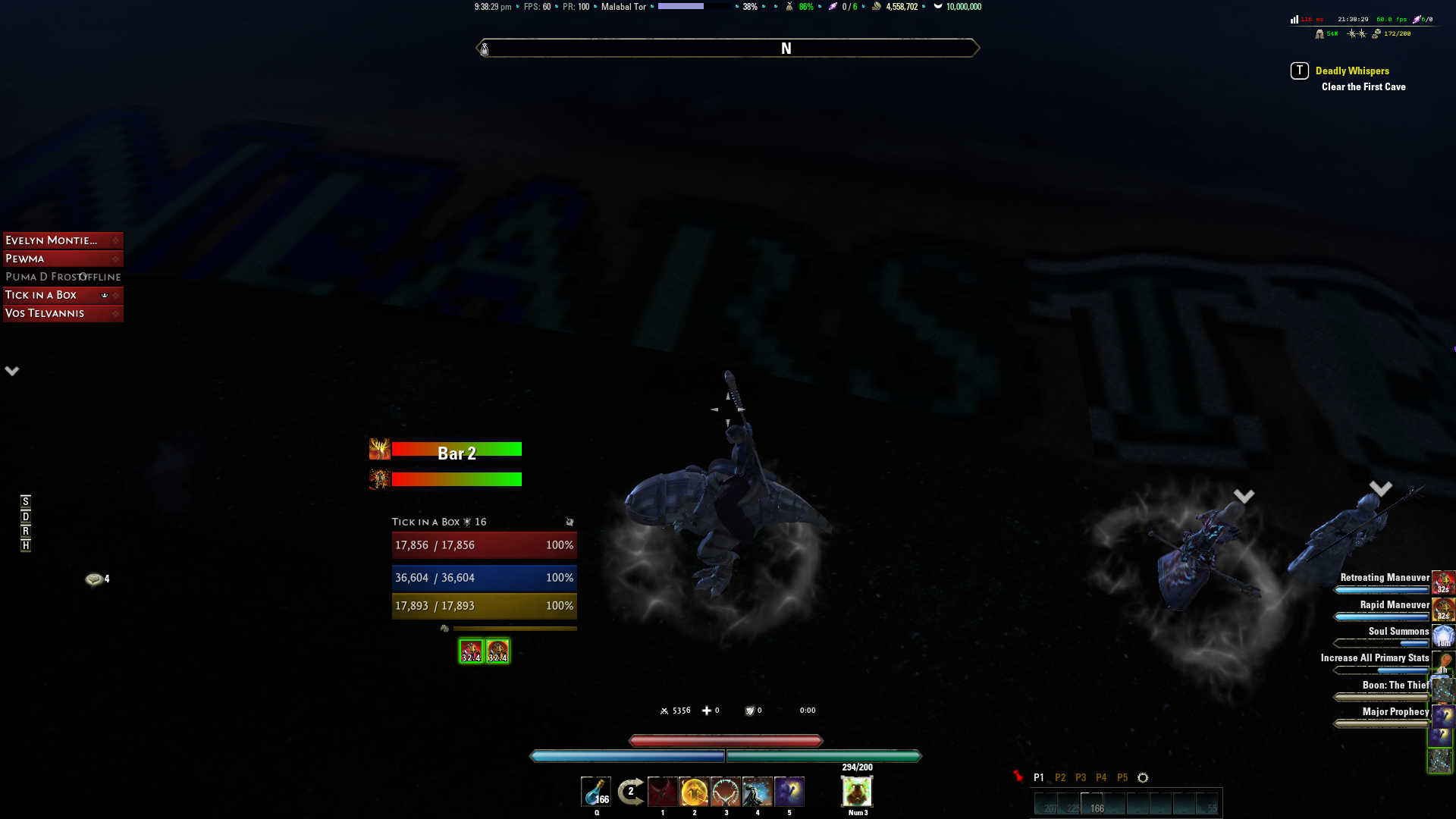Click the gold coin purse icon in top bar
Image resolution: width=1456 pixels, height=819 pixels.
(x=876, y=7)
